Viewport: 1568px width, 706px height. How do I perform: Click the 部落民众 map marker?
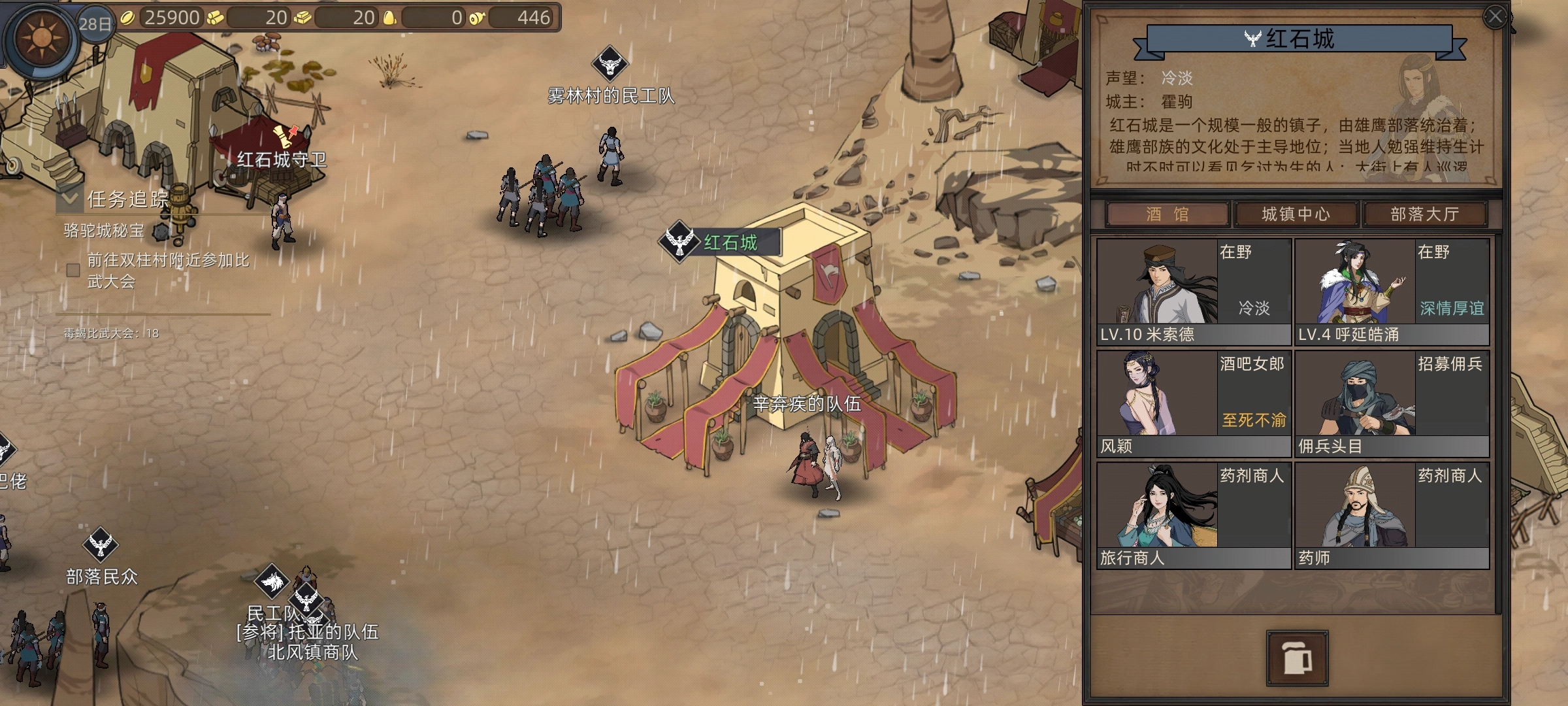[101, 545]
